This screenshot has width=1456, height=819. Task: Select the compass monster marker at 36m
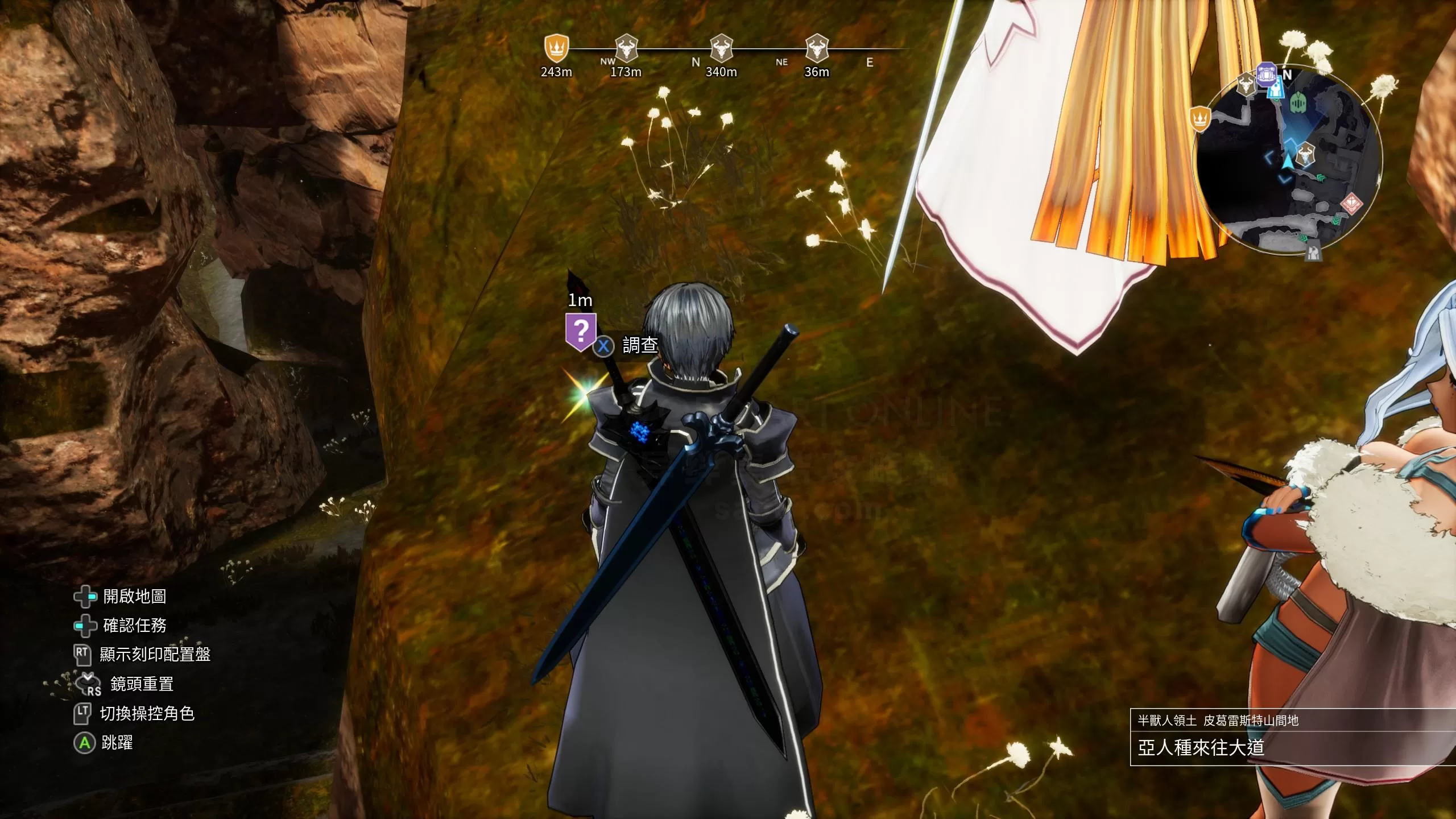pyautogui.click(x=817, y=48)
